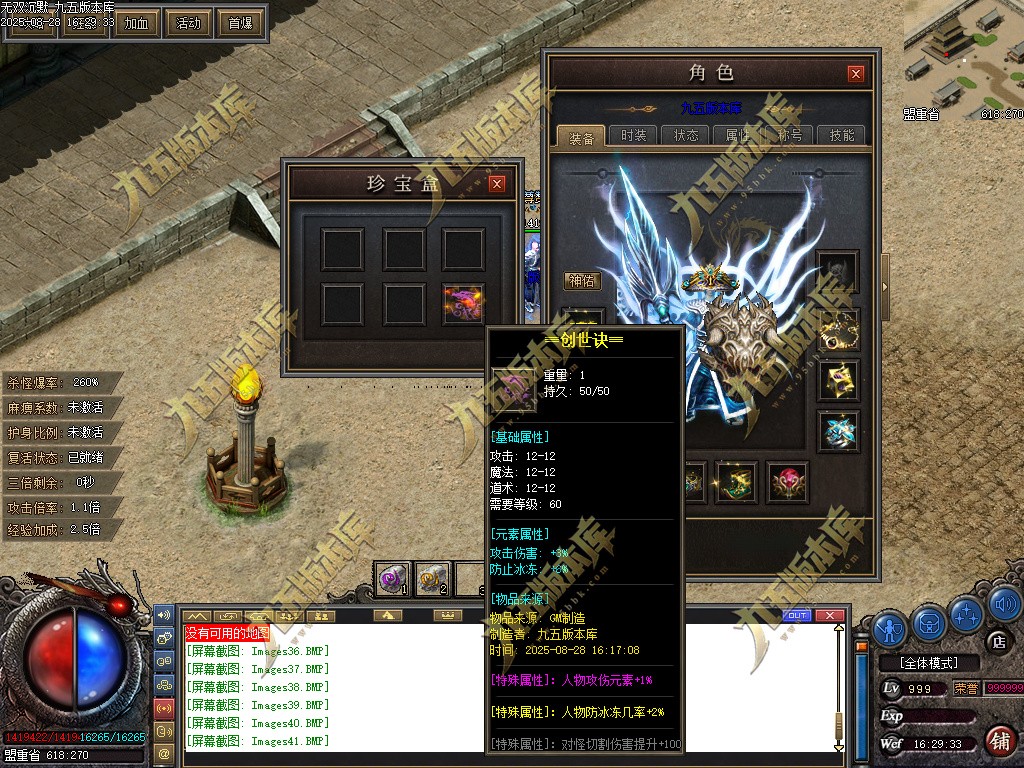Use the purple scroll in hotbar slot 1
The width and height of the screenshot is (1024, 768).
(393, 578)
